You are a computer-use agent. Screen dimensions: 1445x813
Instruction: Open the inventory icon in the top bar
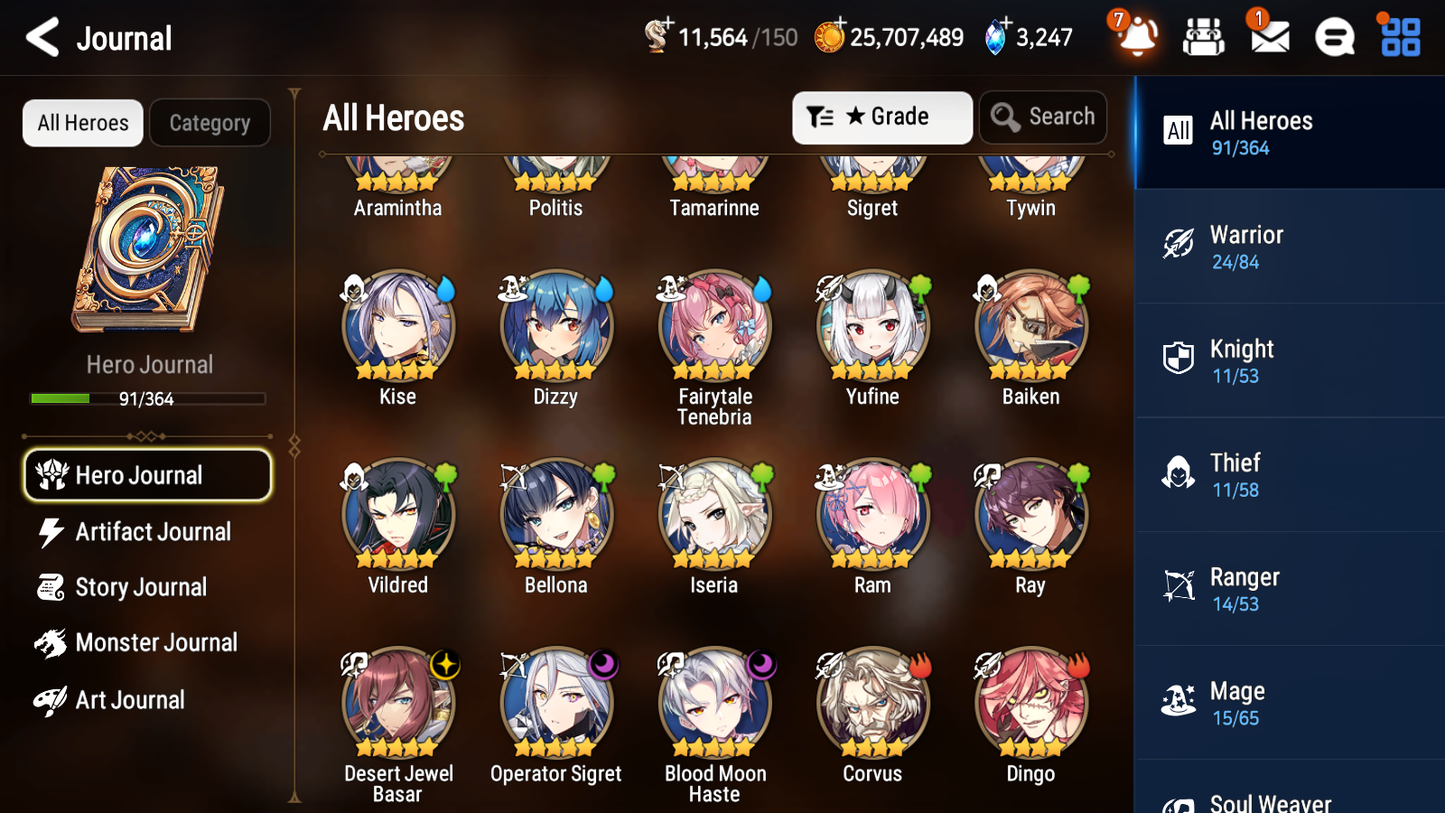(1203, 36)
